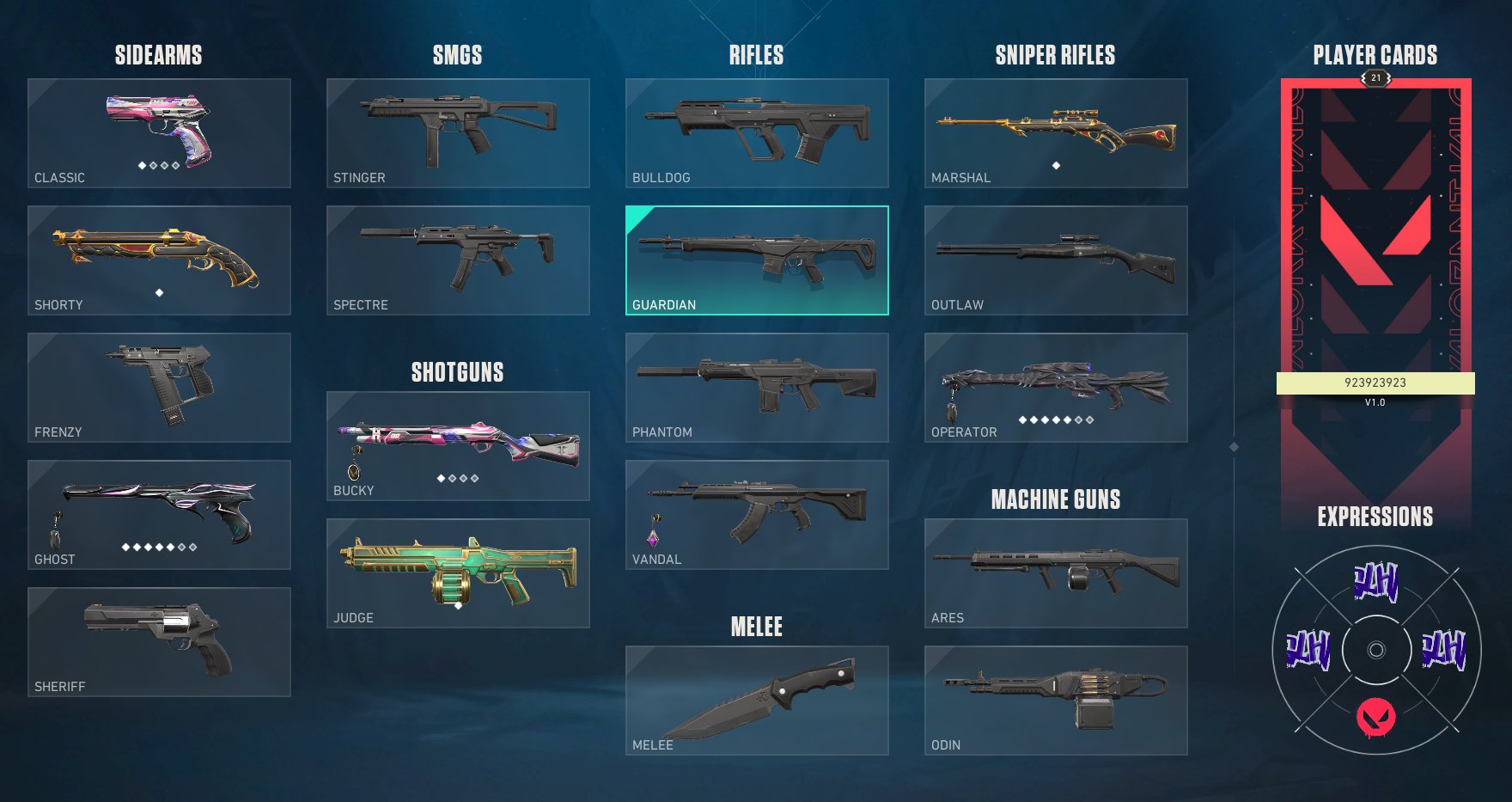Select the Ares machine gun slot
The image size is (1512, 802).
click(1056, 573)
